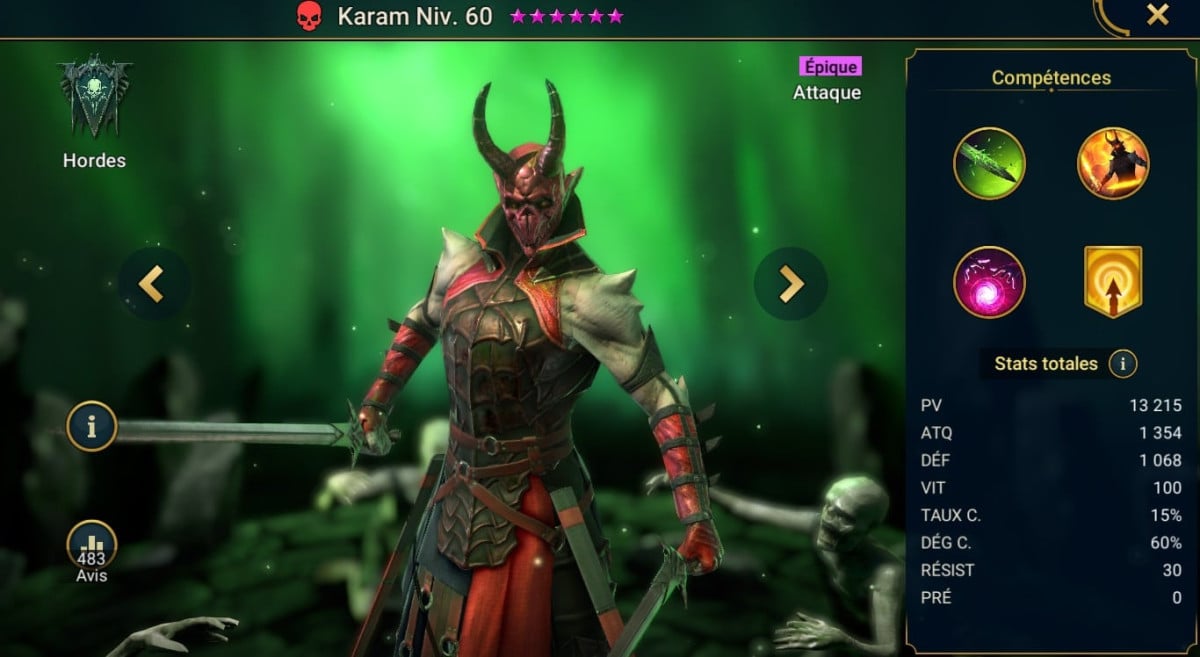Close the champion details screen
The height and width of the screenshot is (657, 1200).
pos(1157,15)
